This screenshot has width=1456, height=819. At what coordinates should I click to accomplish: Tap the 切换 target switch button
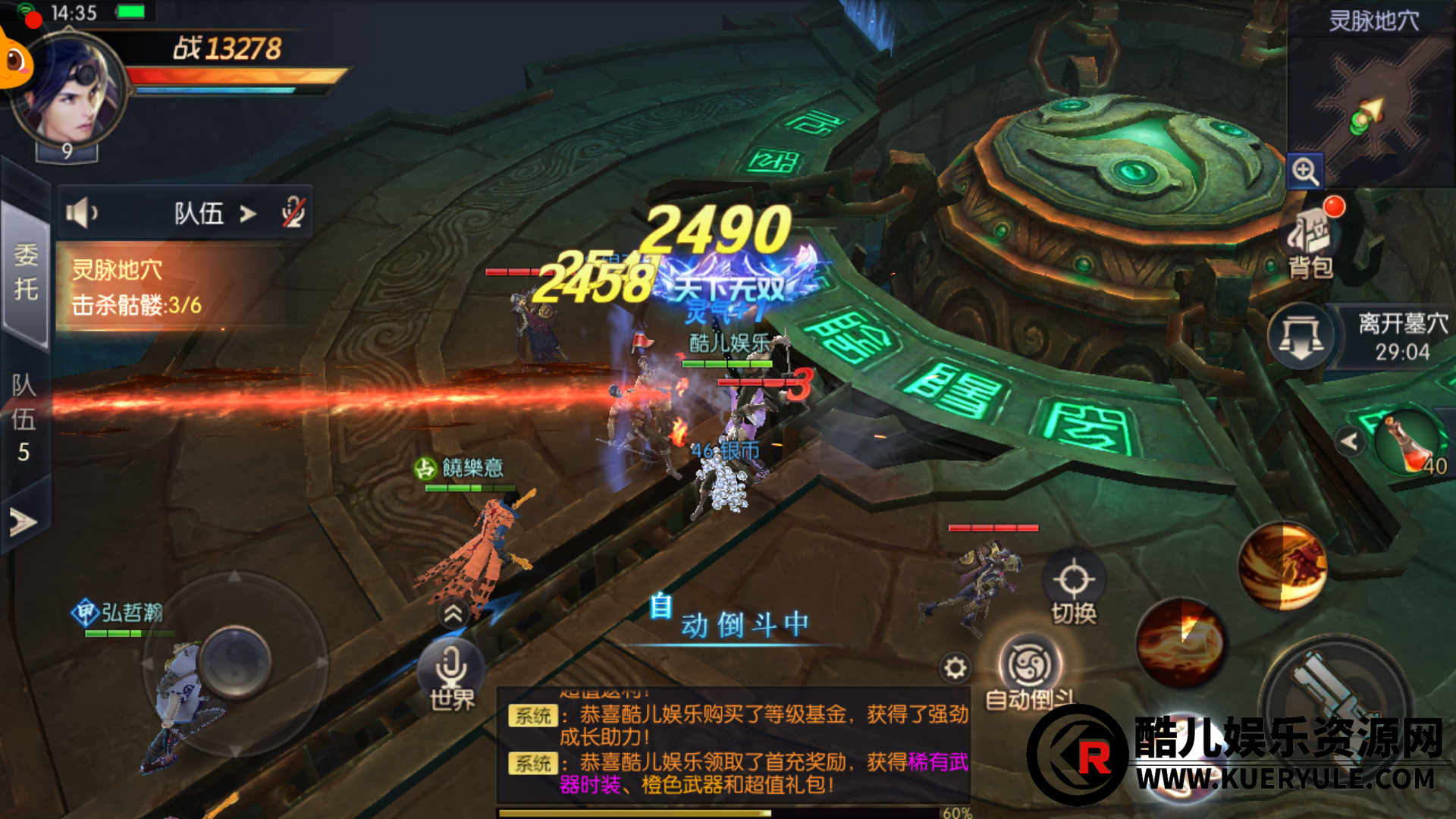click(x=1074, y=590)
